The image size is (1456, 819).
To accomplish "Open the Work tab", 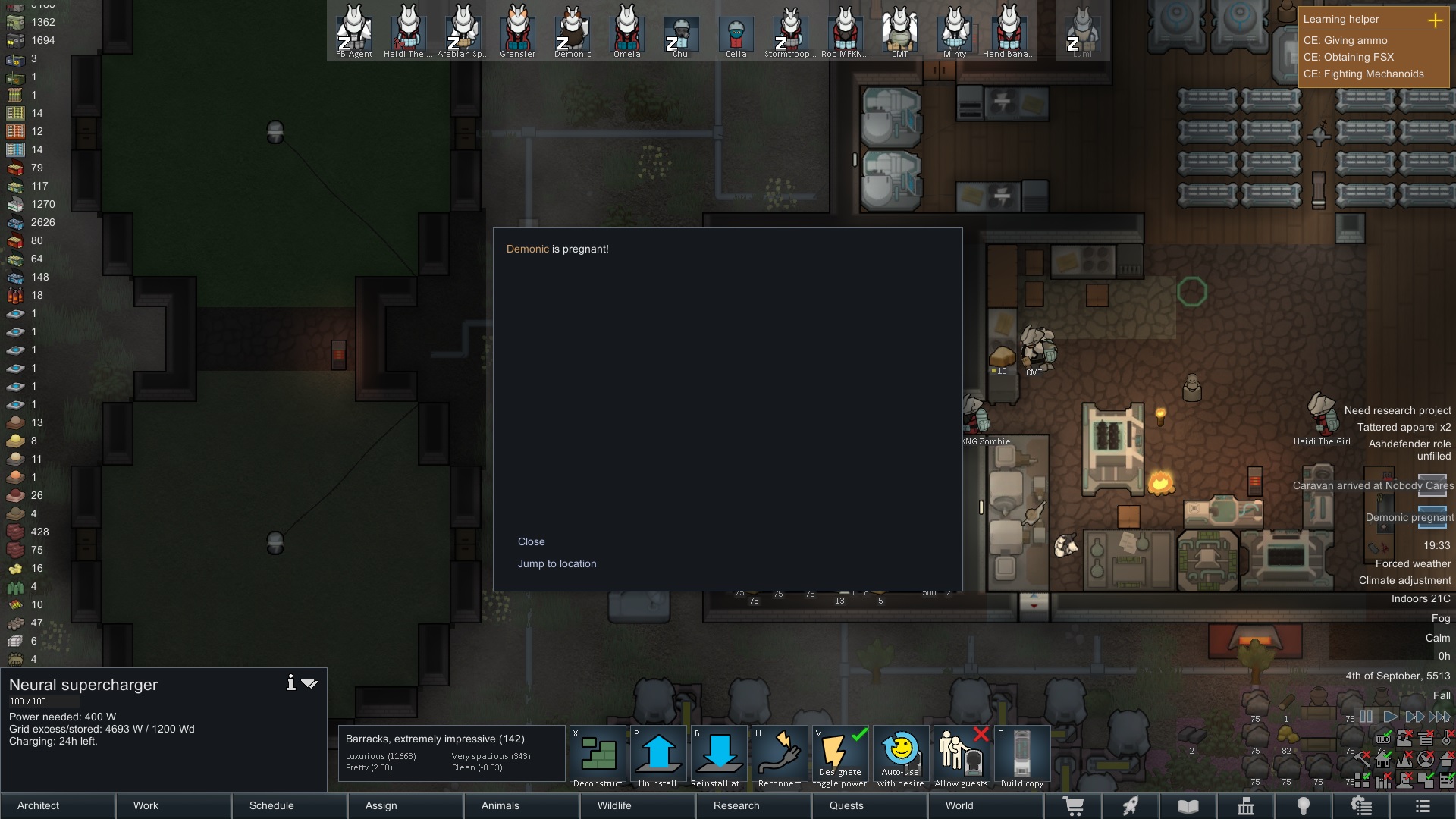I will (x=146, y=805).
